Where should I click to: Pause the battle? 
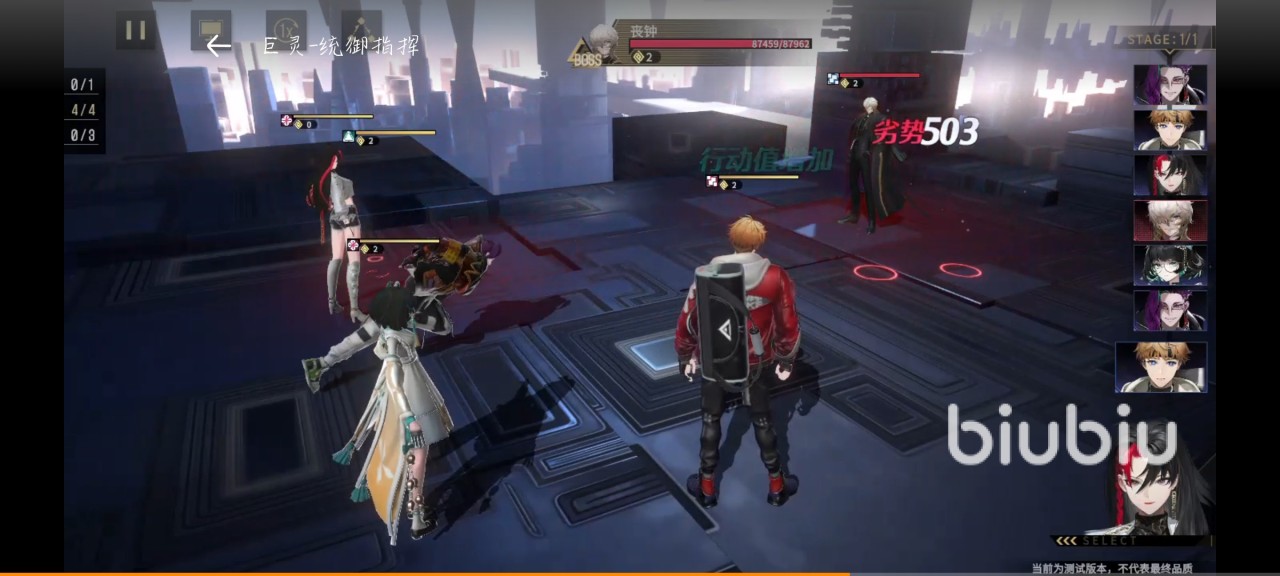(135, 30)
